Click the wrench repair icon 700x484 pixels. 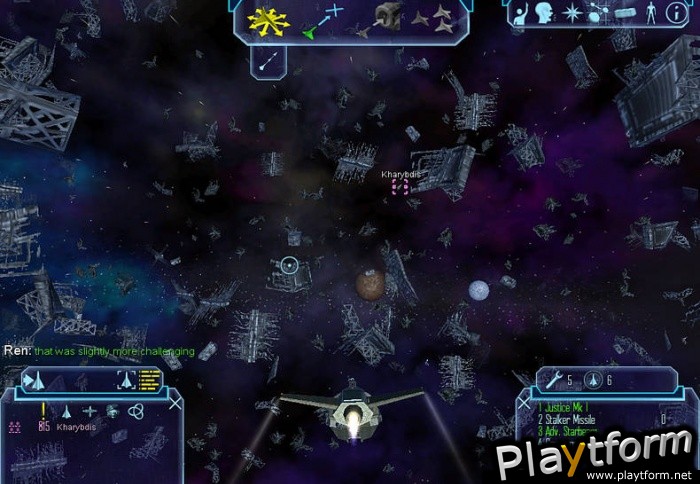[x=551, y=380]
